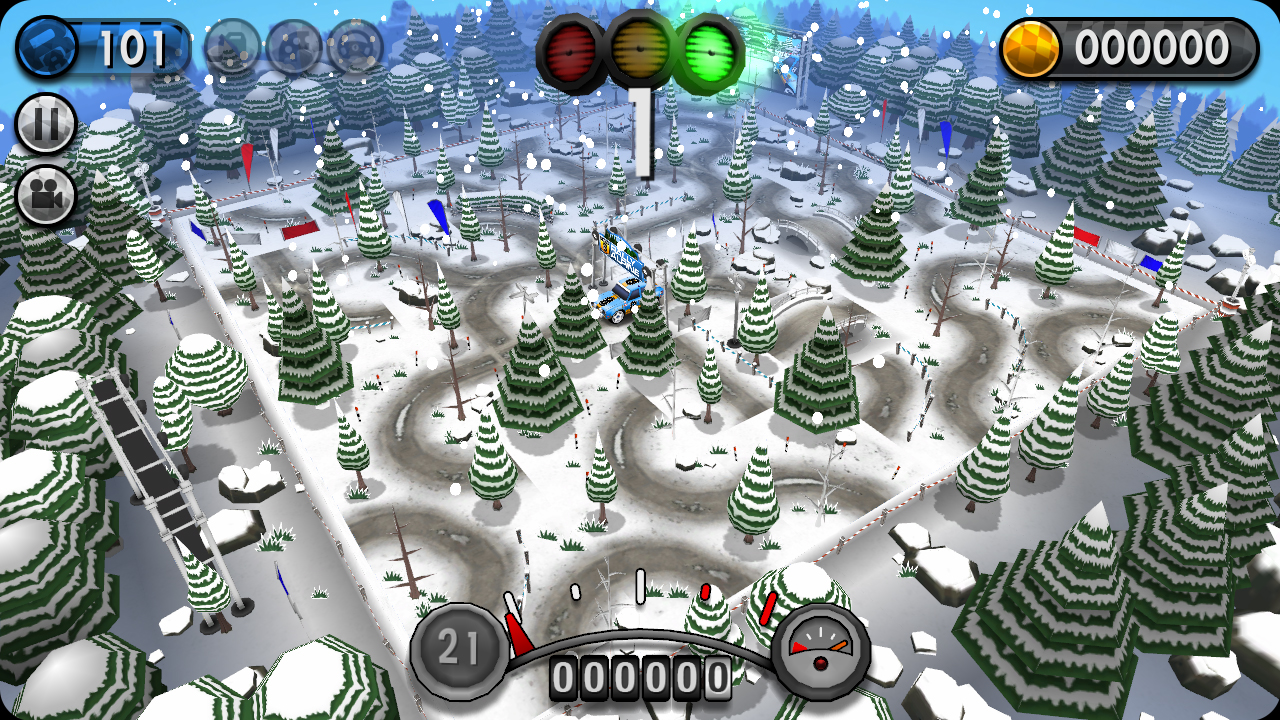Viewport: 1280px width, 720px height.
Task: Select the odometer digits at the bottom
Action: [640, 675]
